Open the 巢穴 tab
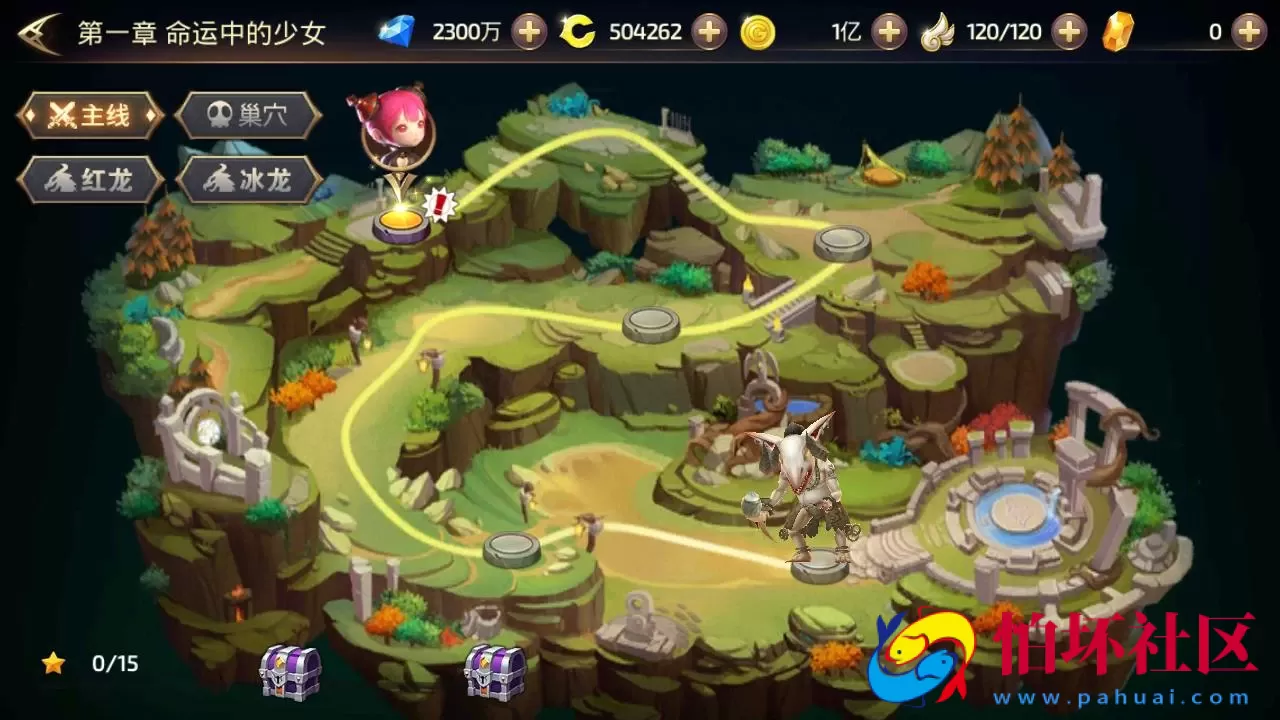This screenshot has width=1280, height=720. 248,116
